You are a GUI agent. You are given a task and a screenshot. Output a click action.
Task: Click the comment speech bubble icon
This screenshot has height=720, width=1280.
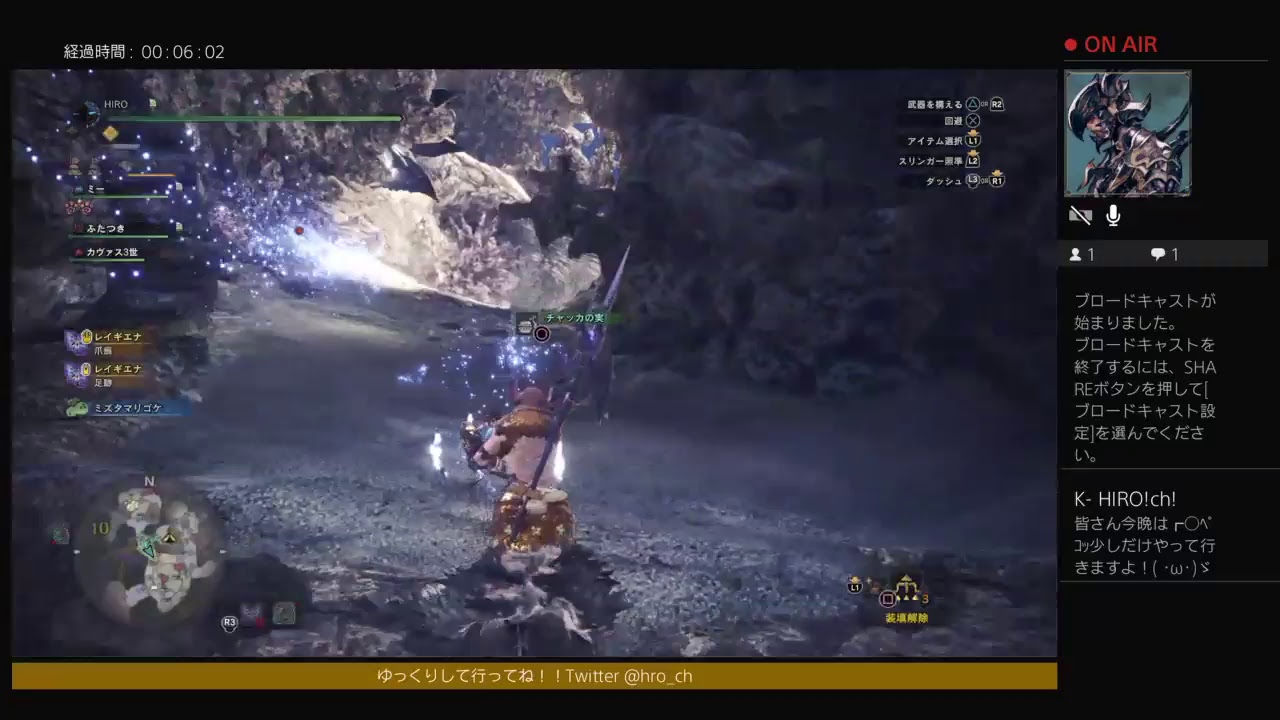1157,254
